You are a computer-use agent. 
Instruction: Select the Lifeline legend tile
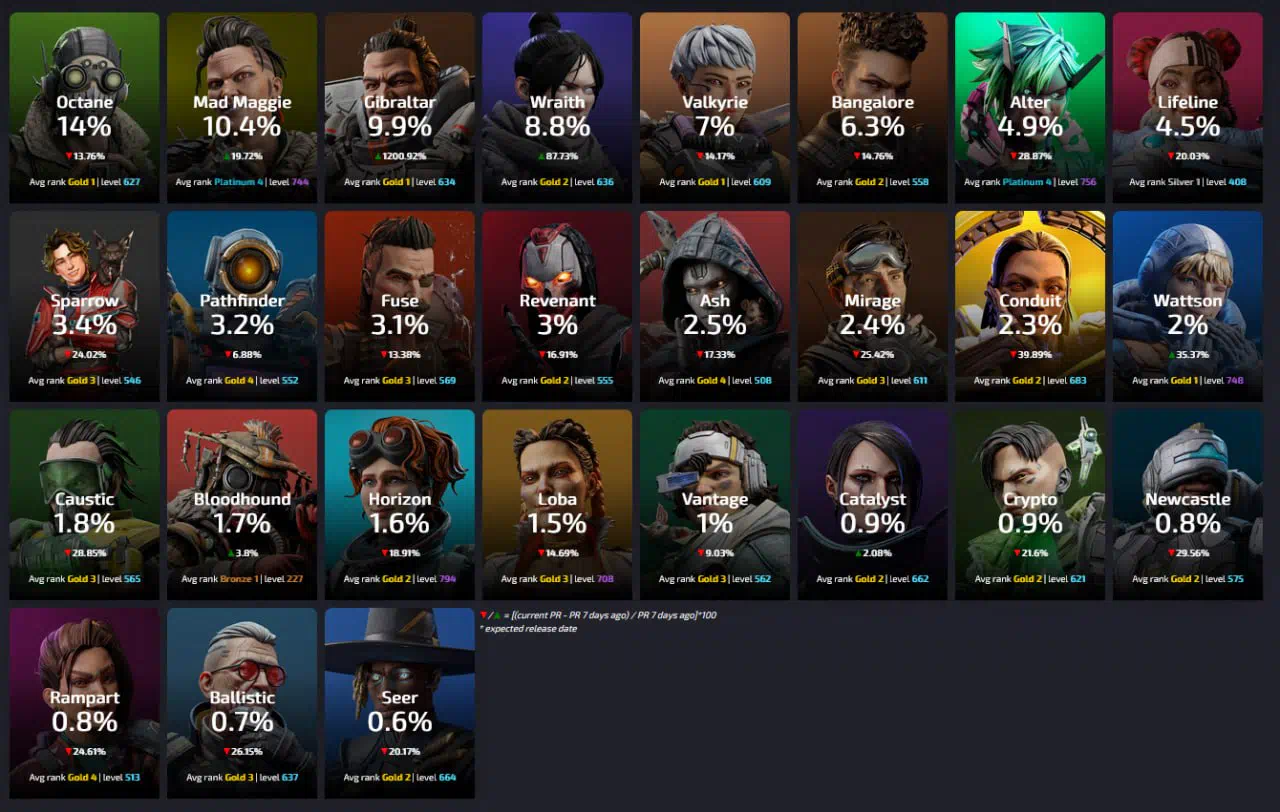[1187, 107]
